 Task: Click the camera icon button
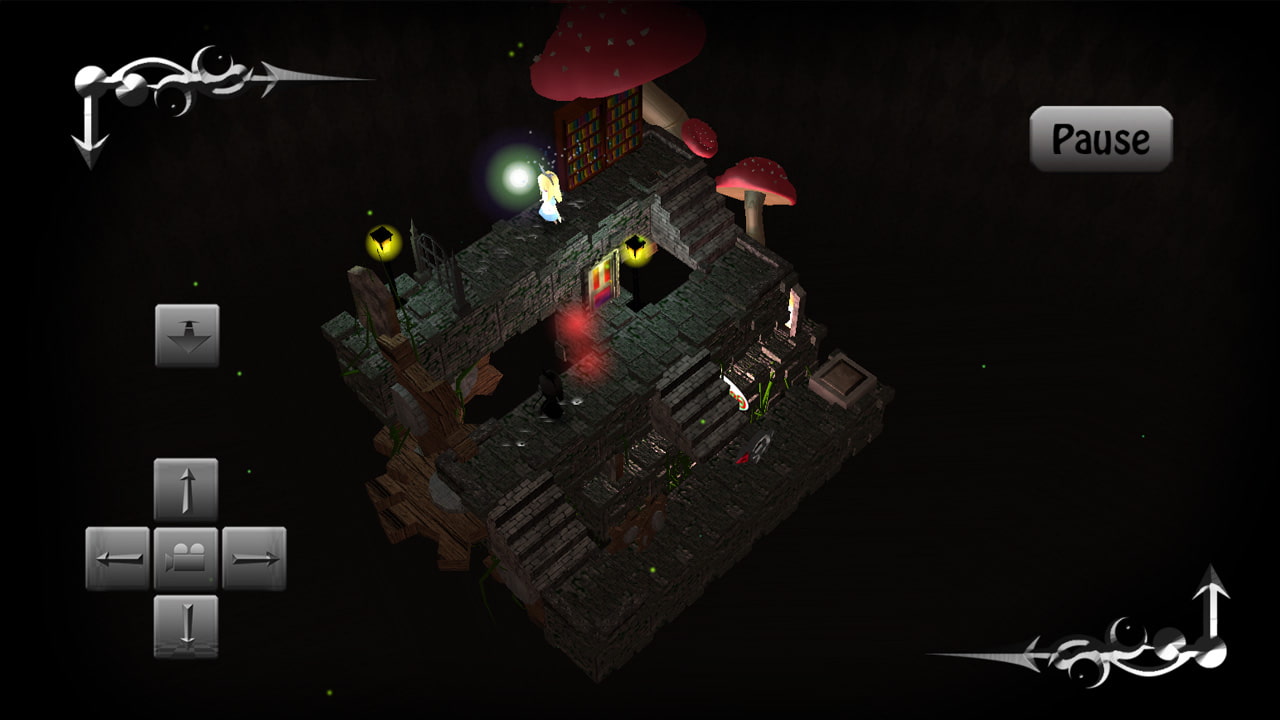[x=186, y=558]
